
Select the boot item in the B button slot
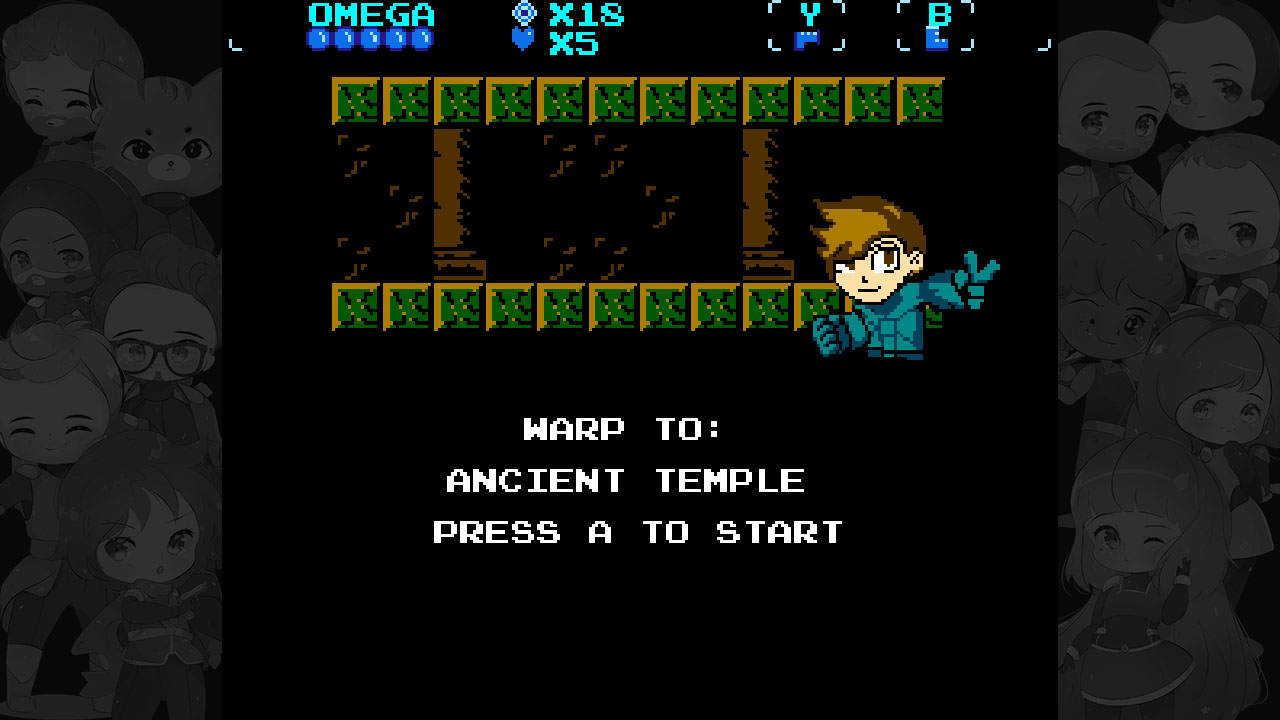point(936,40)
